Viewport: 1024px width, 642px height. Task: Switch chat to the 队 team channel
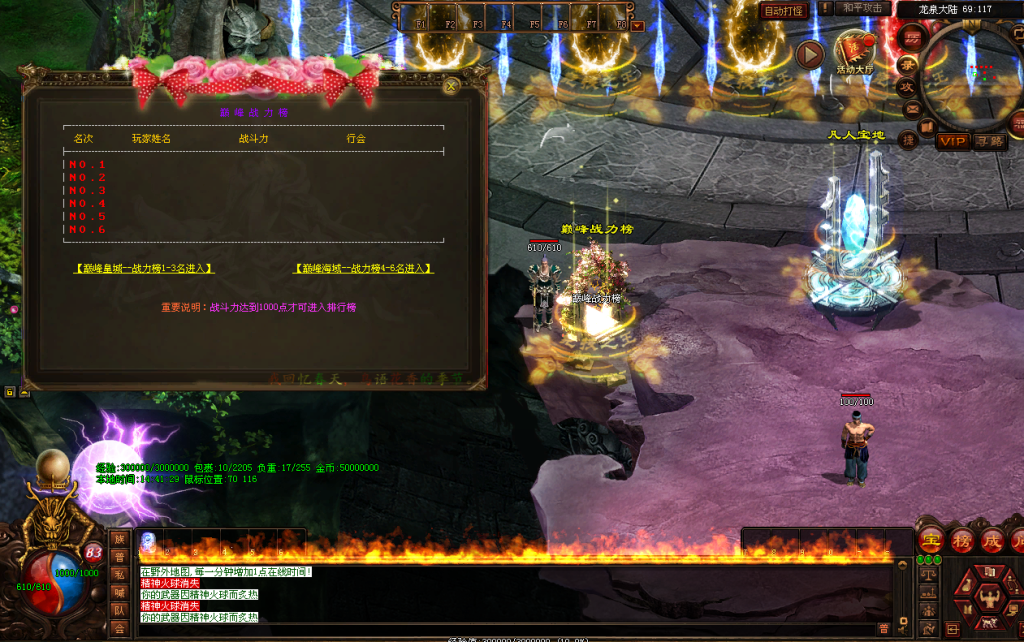pyautogui.click(x=119, y=609)
